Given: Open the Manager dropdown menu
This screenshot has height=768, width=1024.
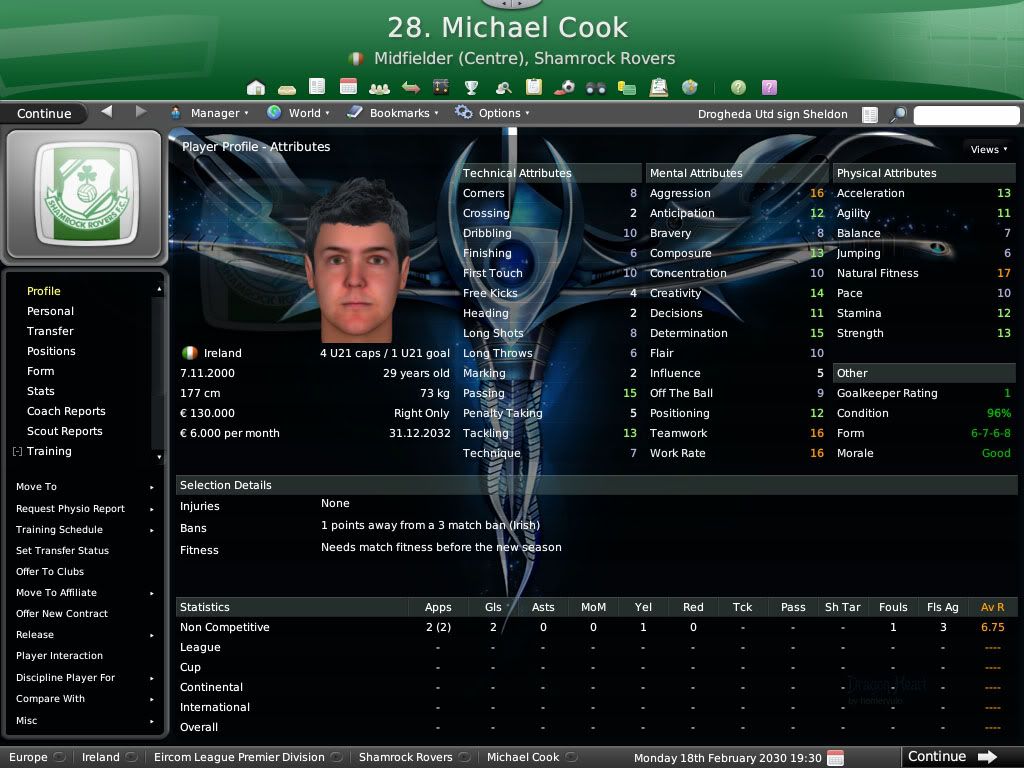Looking at the screenshot, I should click(x=214, y=113).
